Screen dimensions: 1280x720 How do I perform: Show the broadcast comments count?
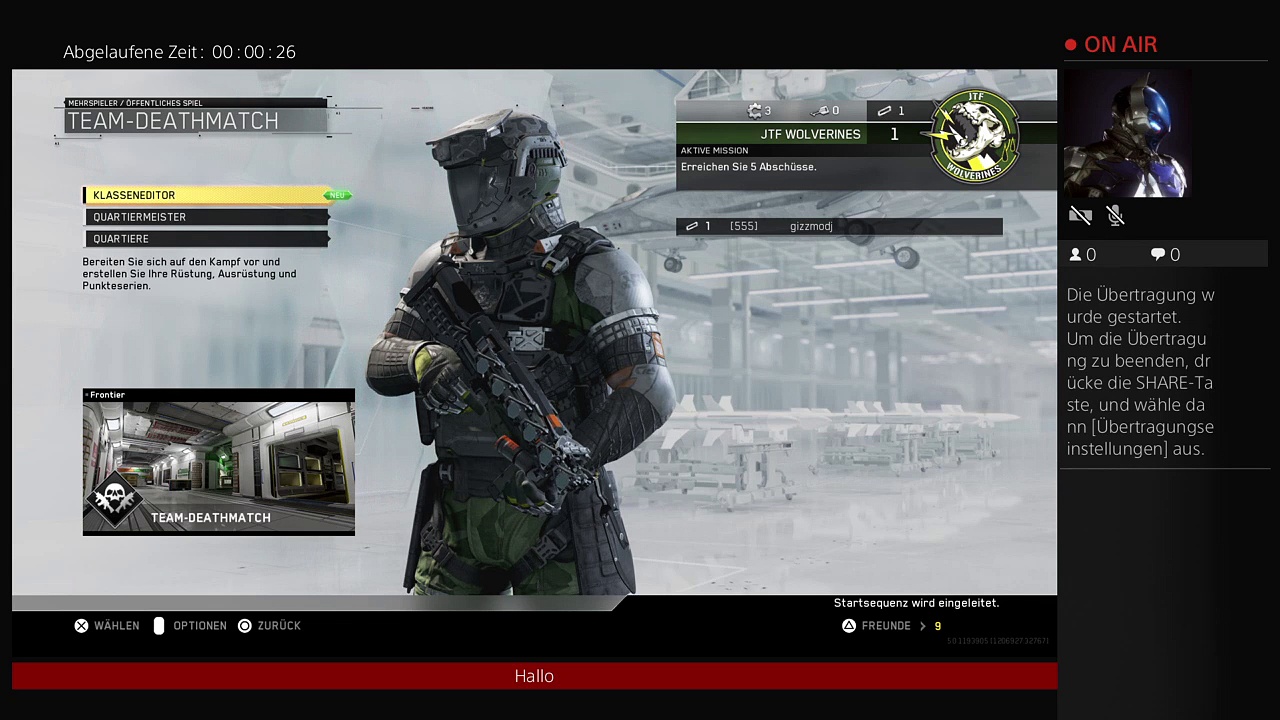pos(1165,255)
